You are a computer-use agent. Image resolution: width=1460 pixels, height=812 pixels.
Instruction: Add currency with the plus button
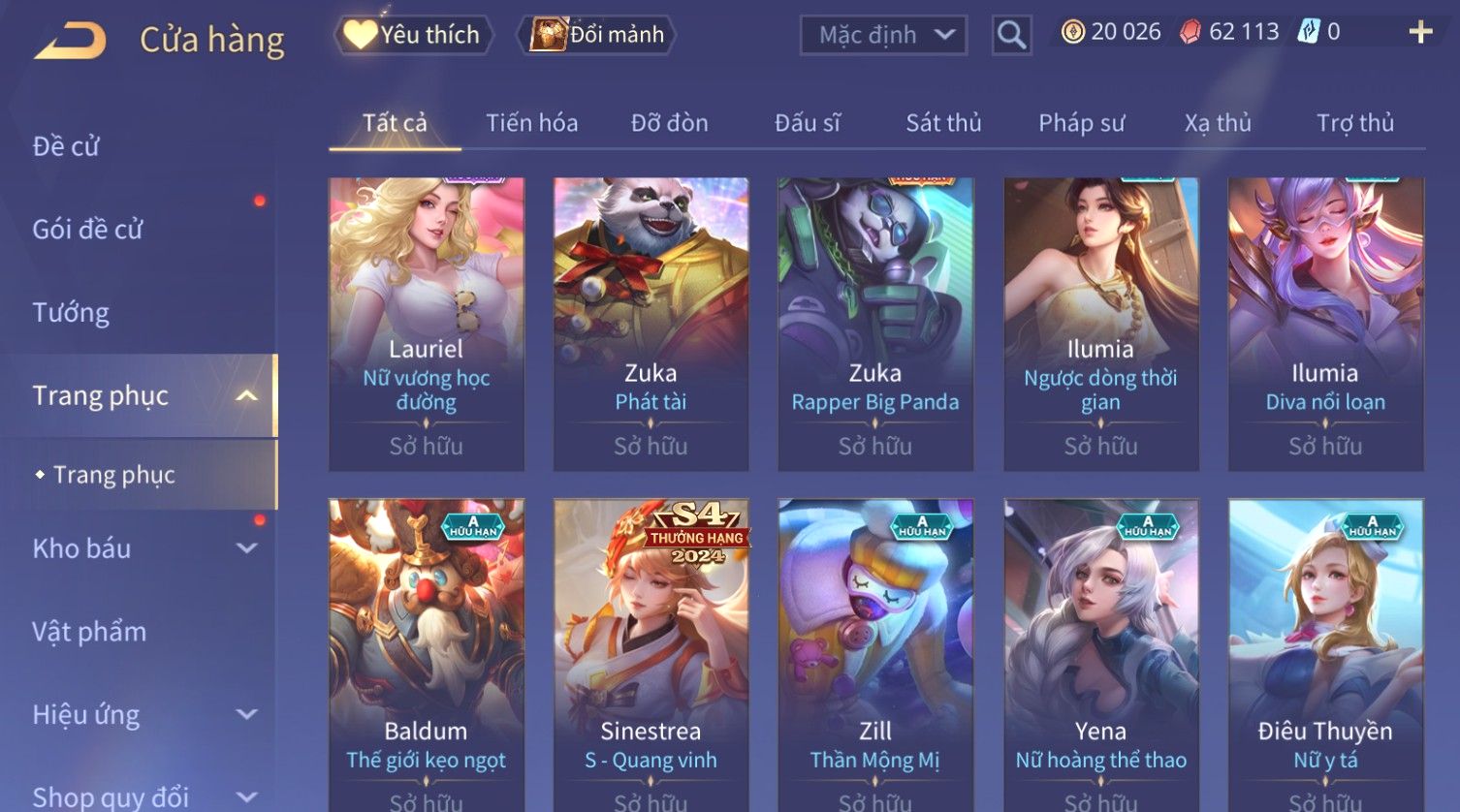pos(1420,32)
